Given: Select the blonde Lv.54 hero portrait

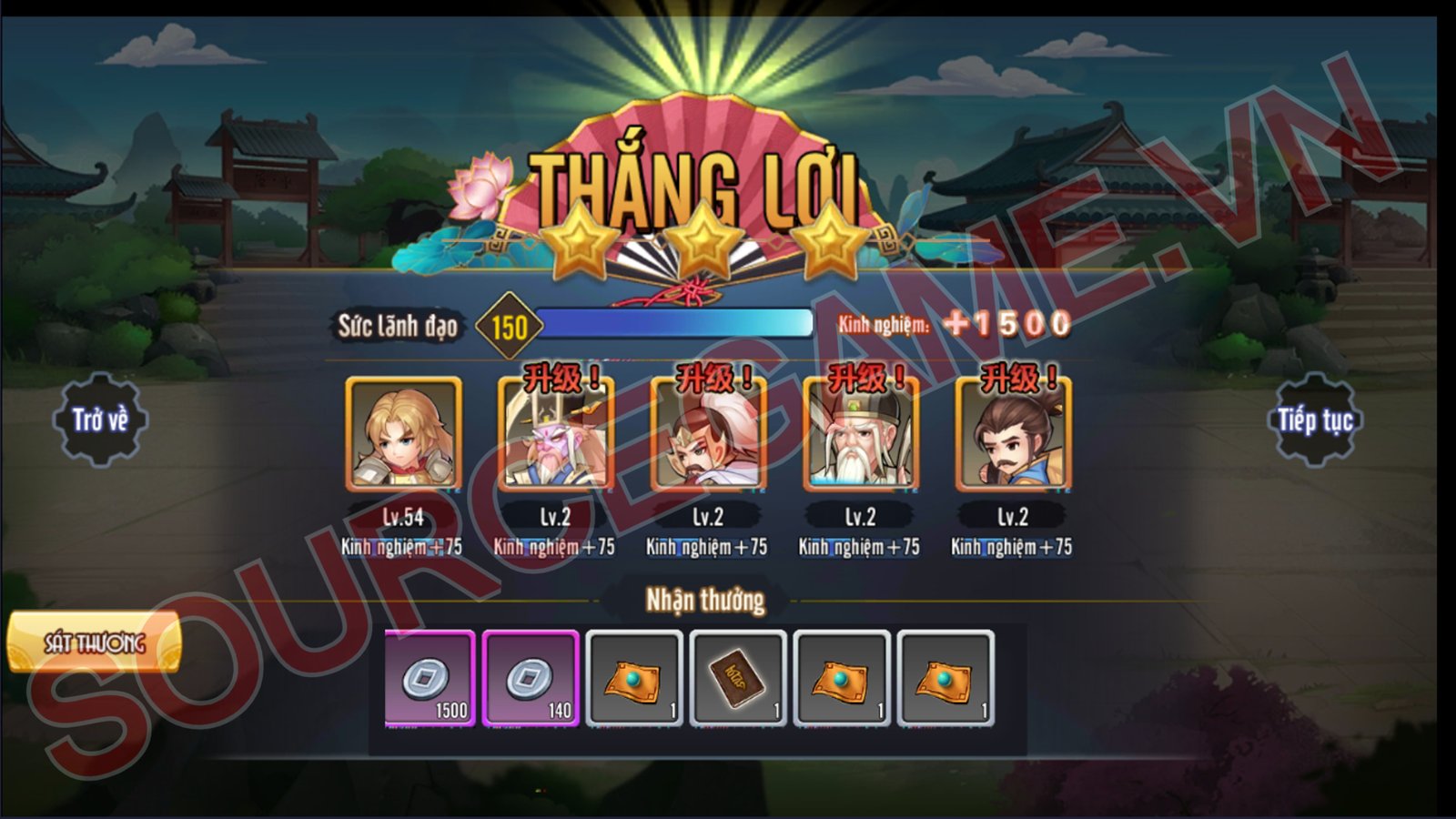Looking at the screenshot, I should [403, 435].
